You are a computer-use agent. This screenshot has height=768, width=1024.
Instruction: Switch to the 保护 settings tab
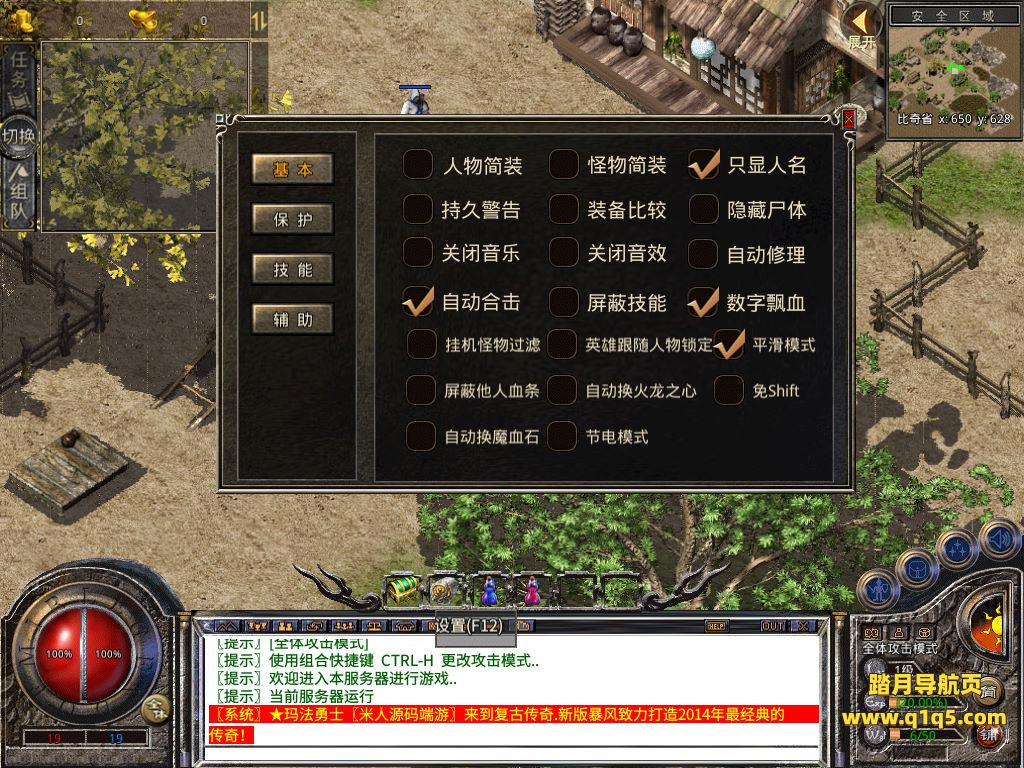(x=291, y=219)
